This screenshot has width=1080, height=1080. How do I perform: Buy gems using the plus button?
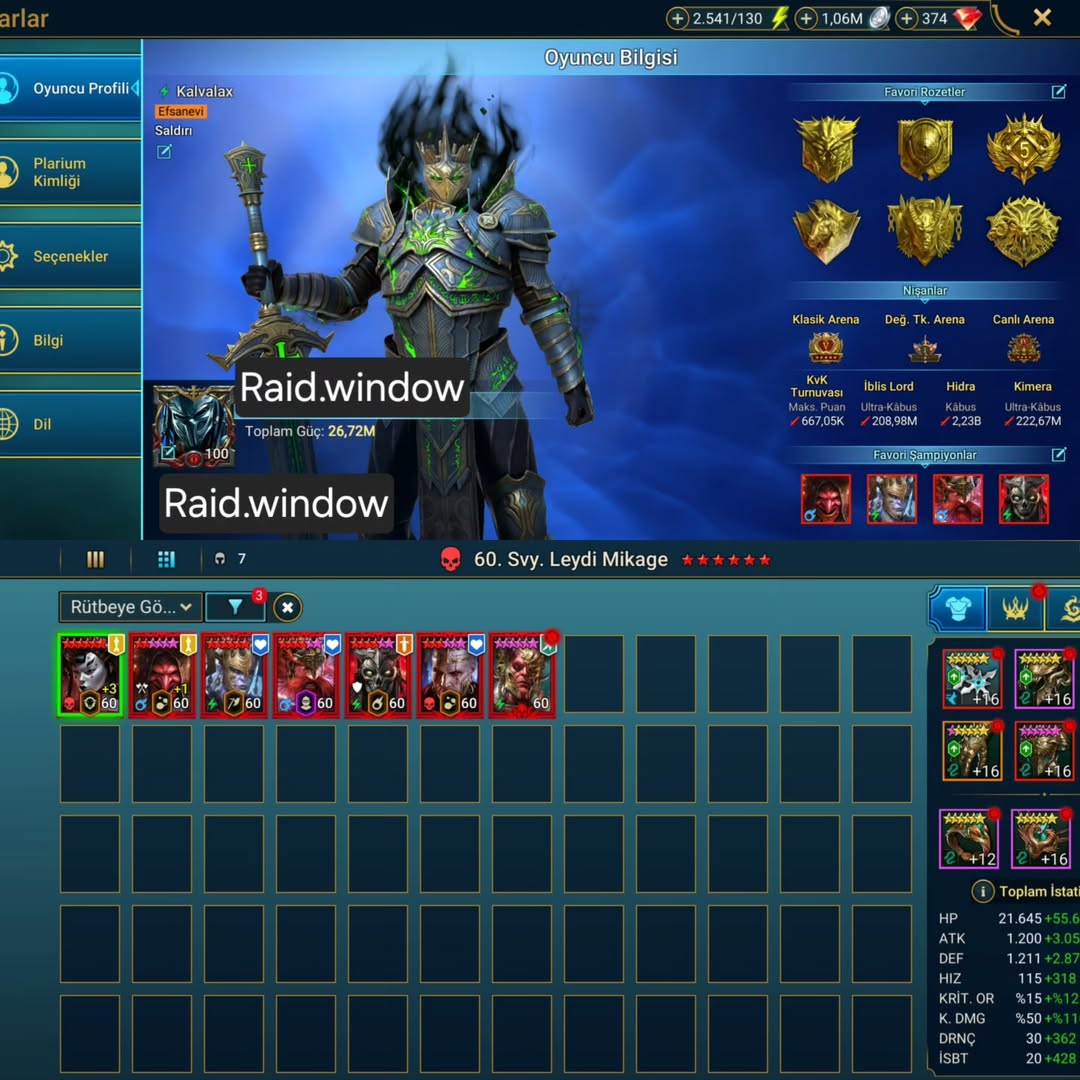pyautogui.click(x=907, y=18)
